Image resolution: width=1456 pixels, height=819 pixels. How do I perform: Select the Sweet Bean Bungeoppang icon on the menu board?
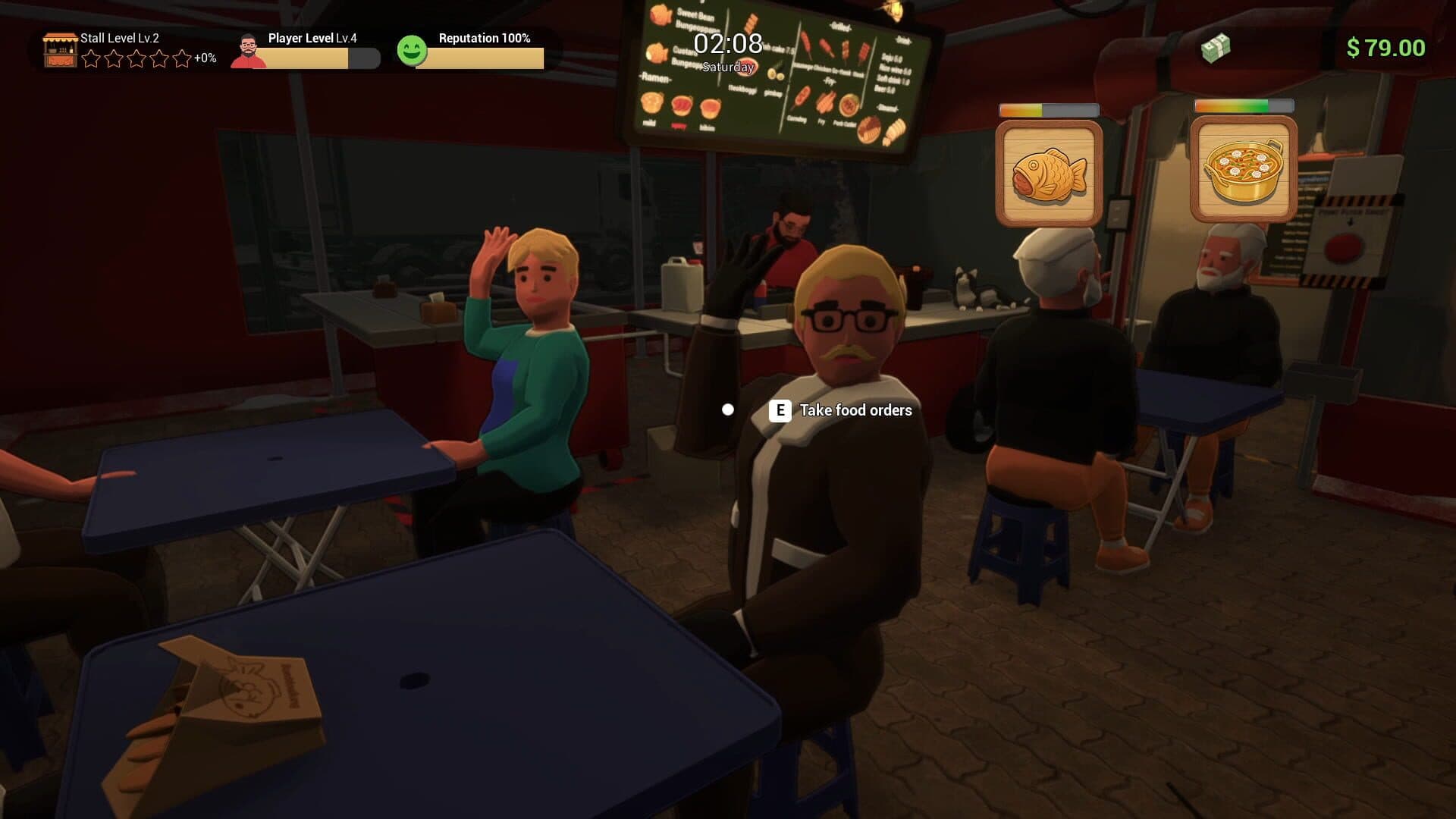[660, 15]
